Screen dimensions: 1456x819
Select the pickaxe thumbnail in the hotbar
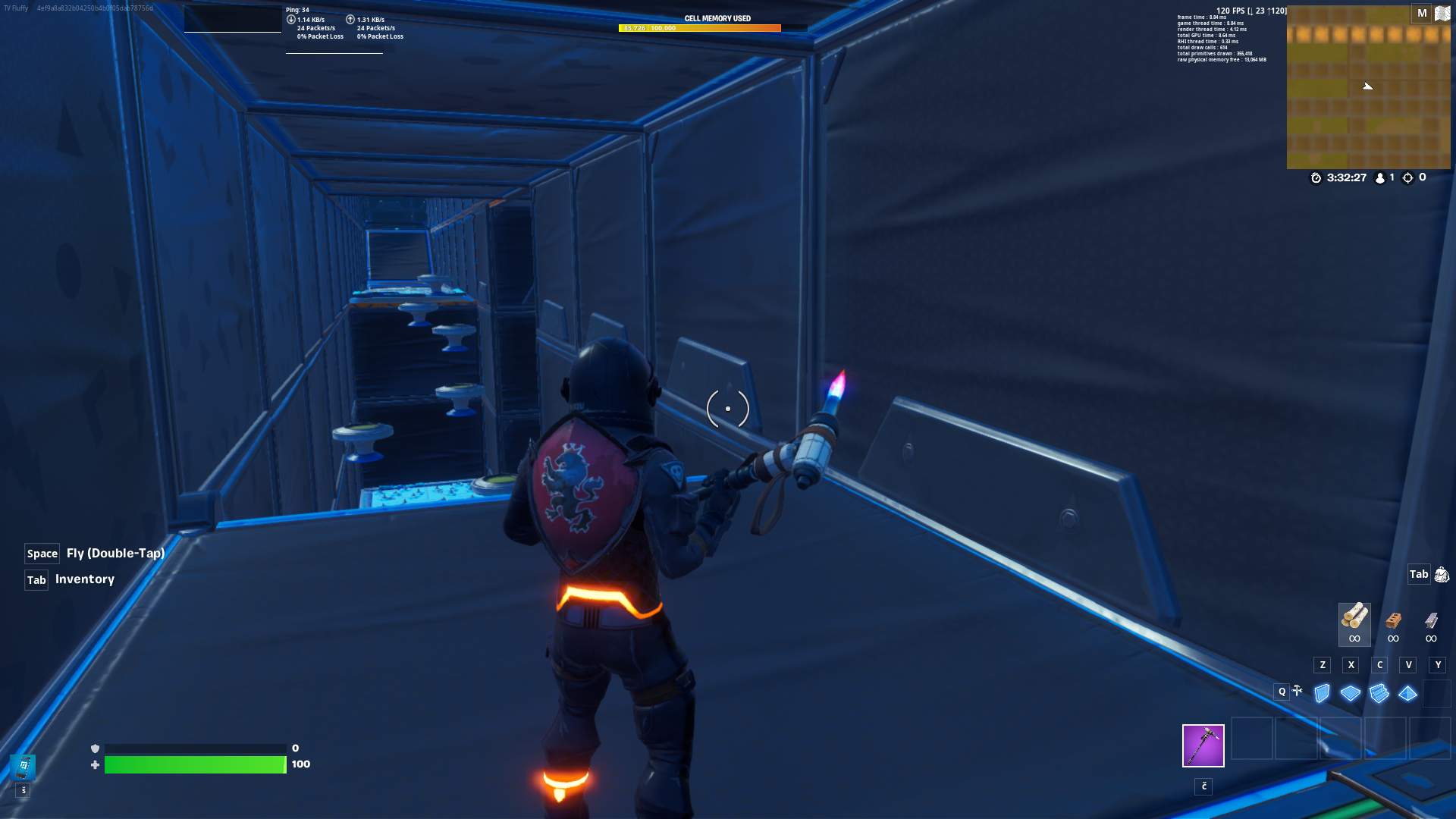1203,745
